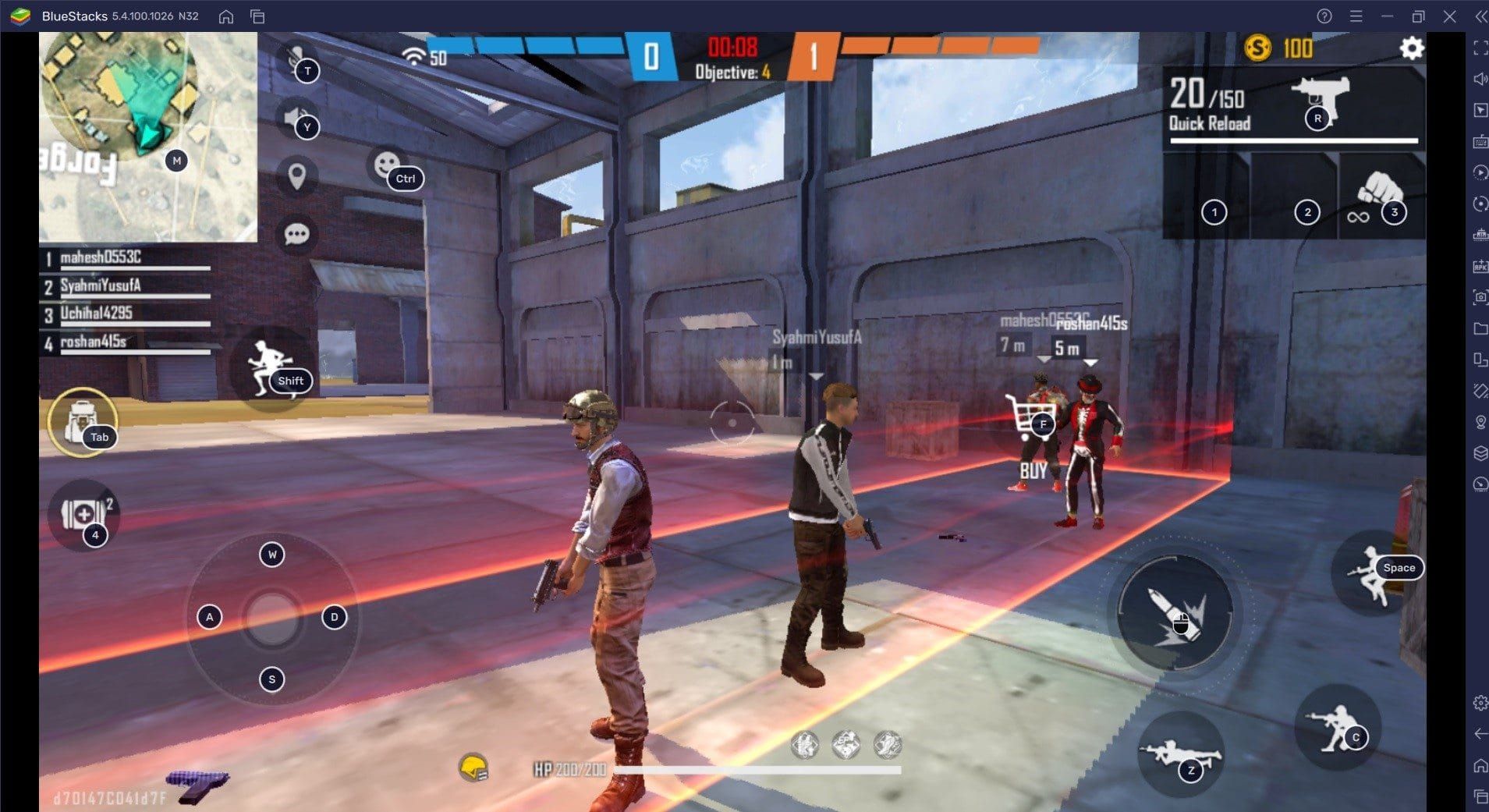Select teammate SyahmiYusufA in squad list

(101, 286)
